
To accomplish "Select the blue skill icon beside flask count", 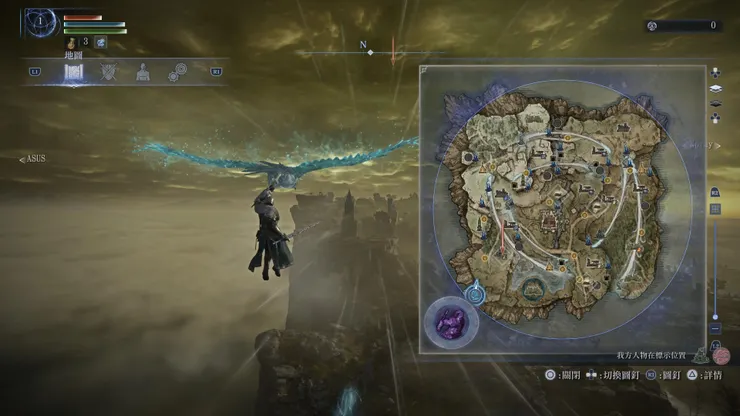I will [x=101, y=42].
